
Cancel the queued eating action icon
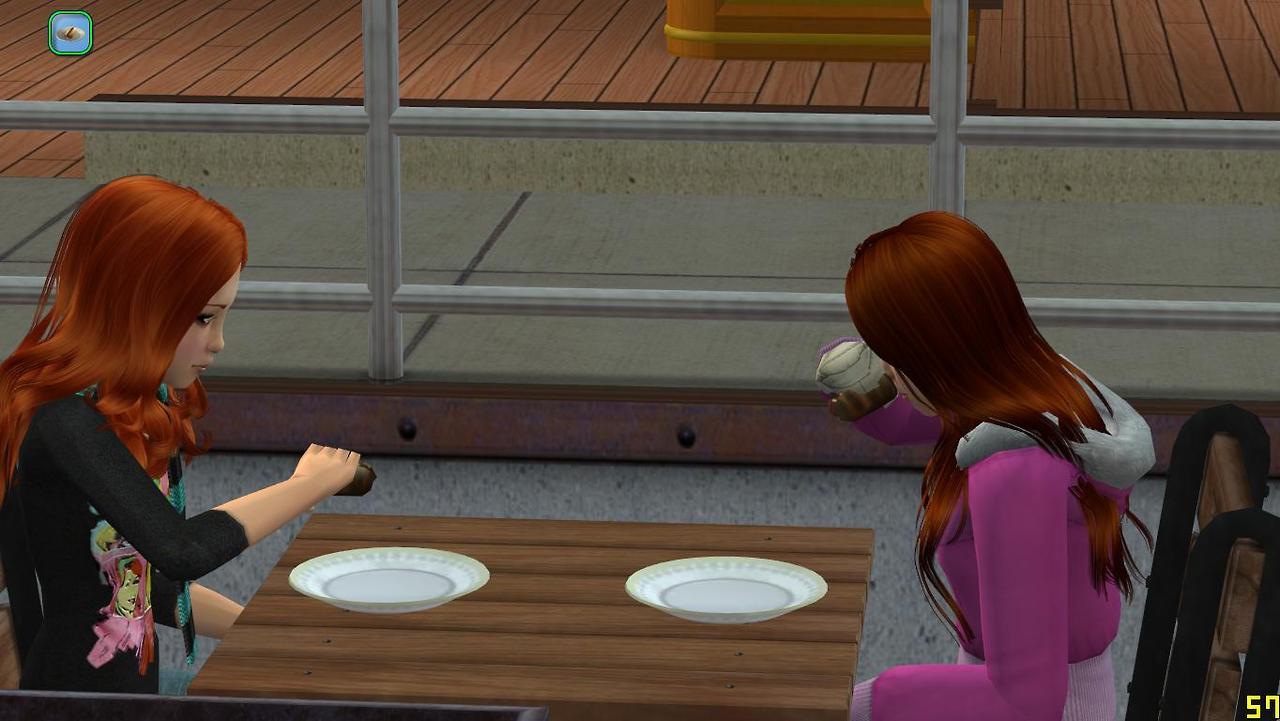(70, 33)
